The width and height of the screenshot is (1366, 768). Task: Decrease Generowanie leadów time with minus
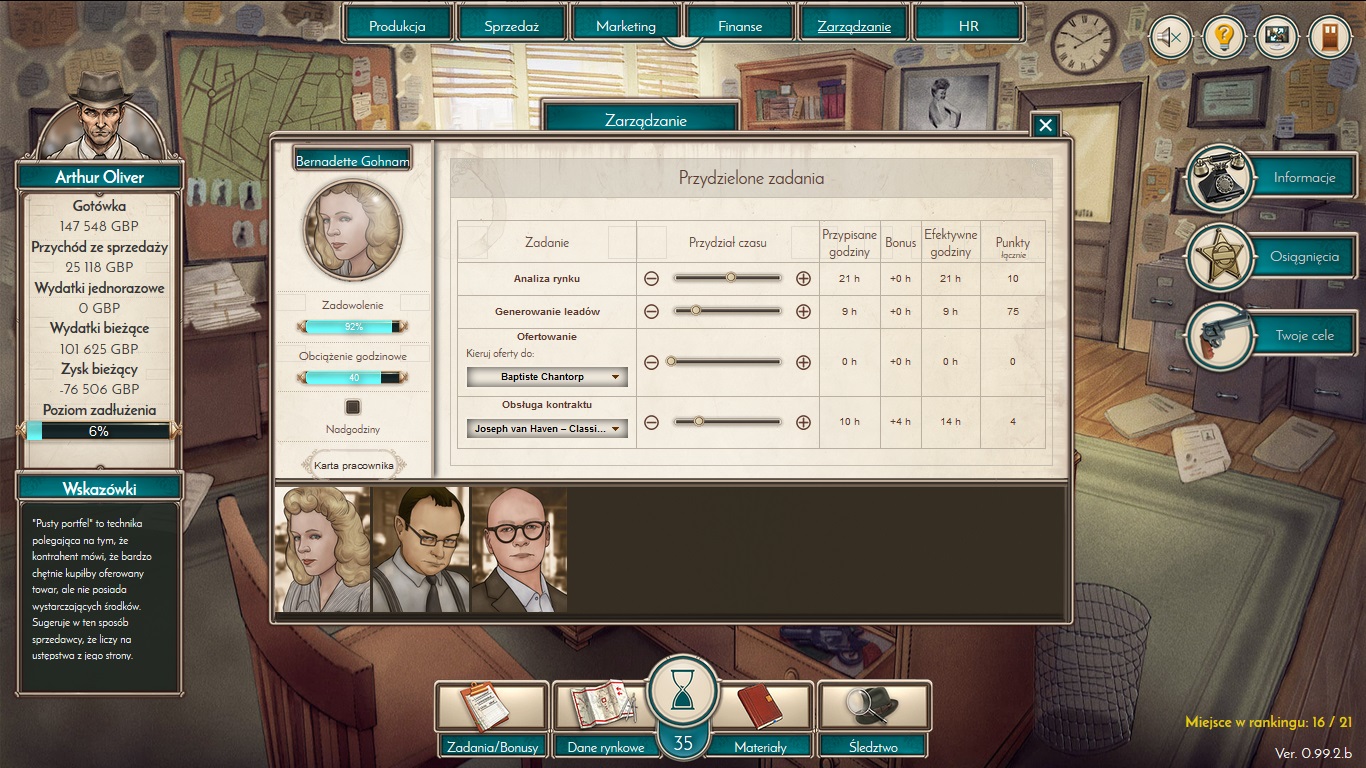pos(651,312)
